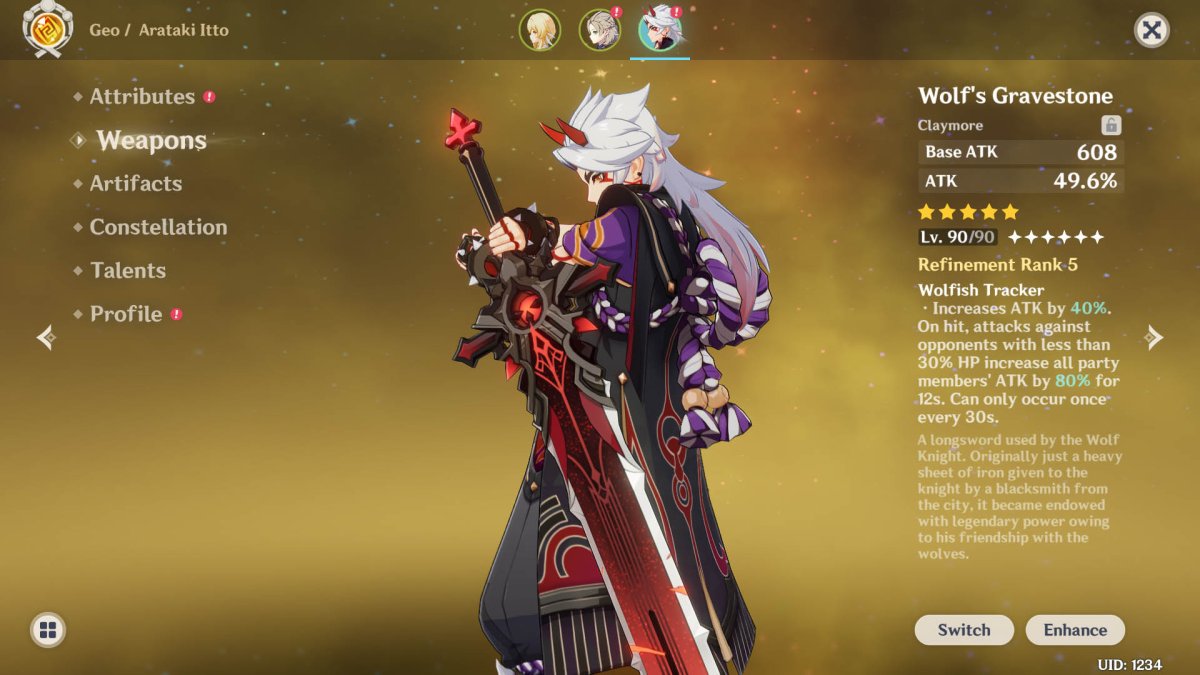This screenshot has height=675, width=1200.
Task: Open the four-square grid menu button
Action: pyautogui.click(x=48, y=630)
